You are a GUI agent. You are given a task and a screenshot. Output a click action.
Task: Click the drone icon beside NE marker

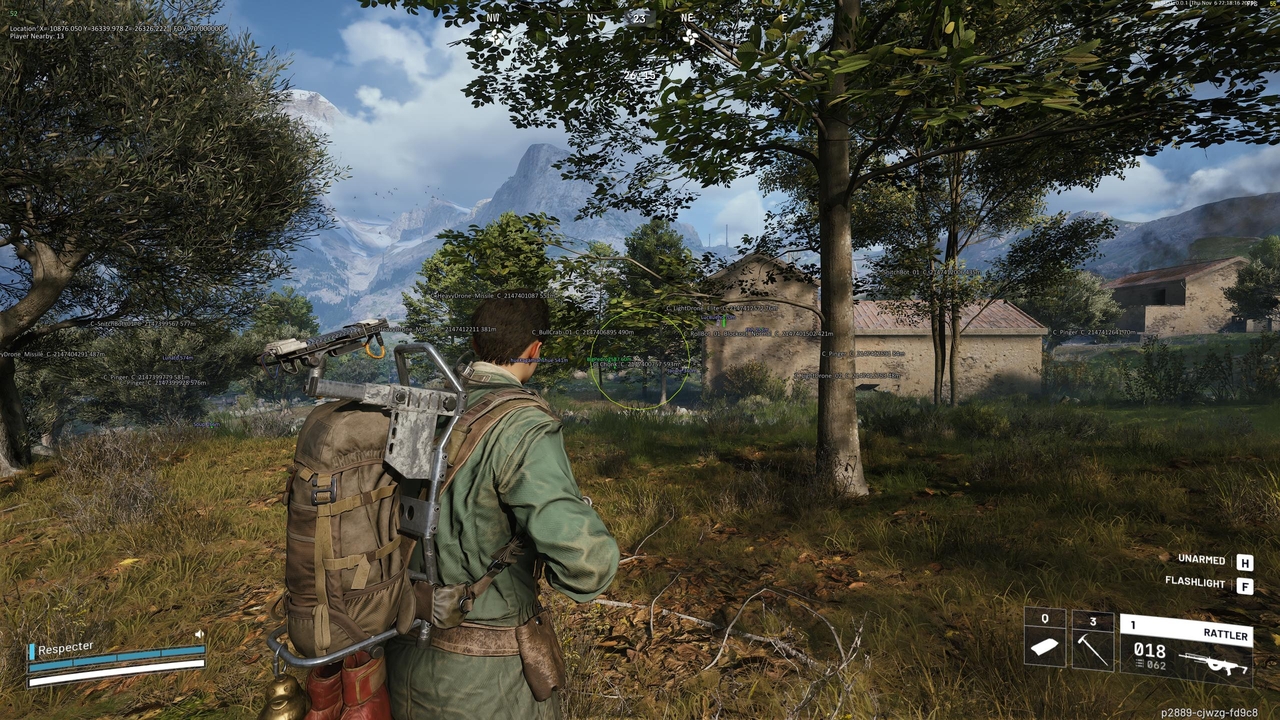(691, 37)
